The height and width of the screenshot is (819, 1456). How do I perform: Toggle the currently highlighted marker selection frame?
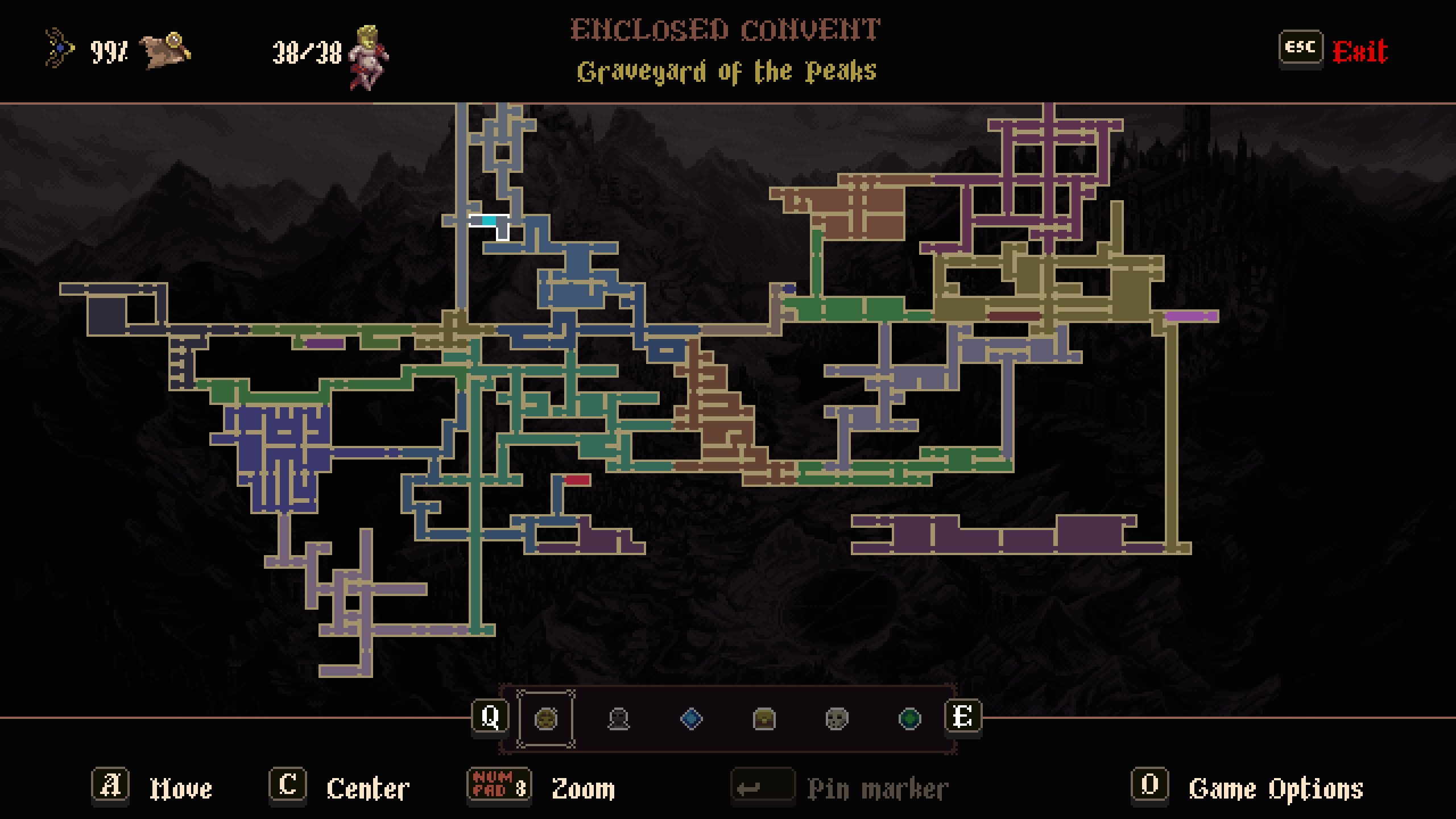(x=545, y=718)
